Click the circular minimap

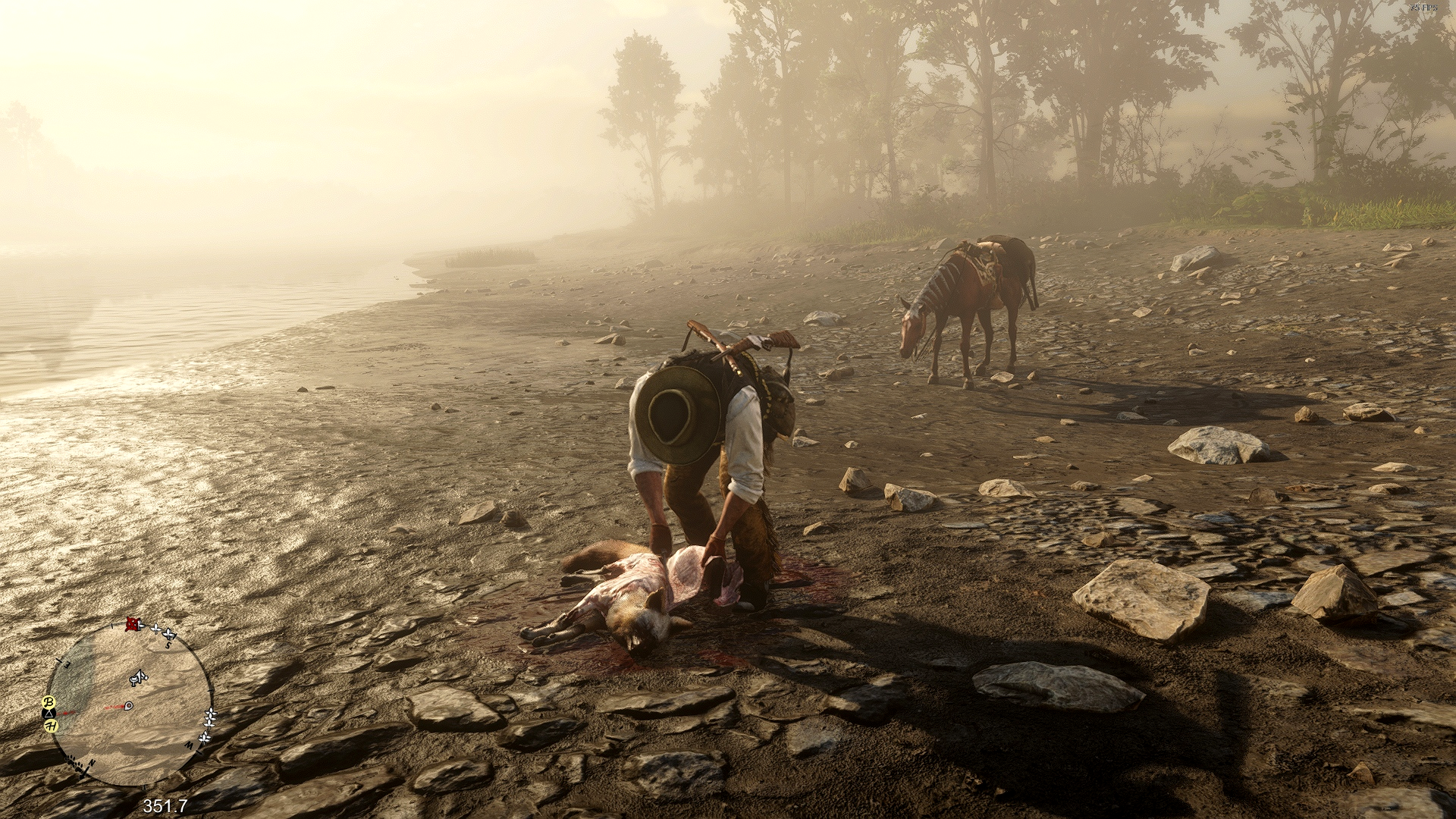click(129, 701)
